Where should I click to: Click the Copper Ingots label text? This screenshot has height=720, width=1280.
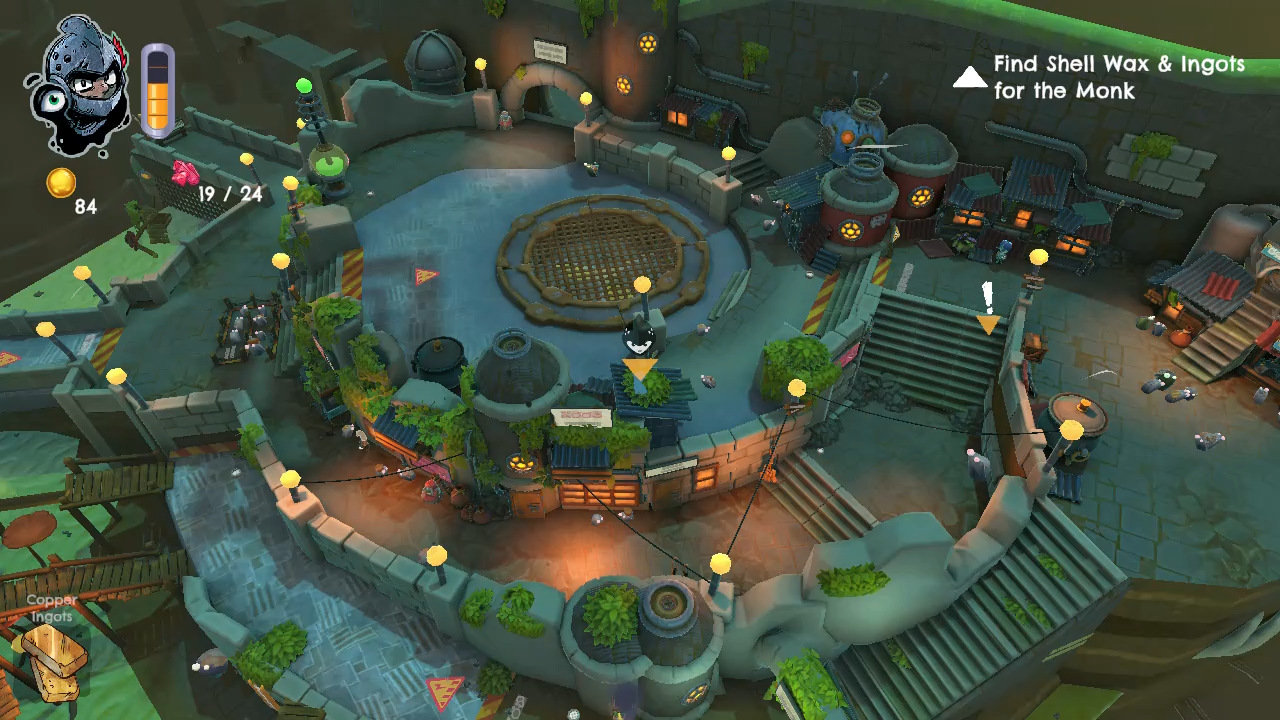tap(51, 608)
